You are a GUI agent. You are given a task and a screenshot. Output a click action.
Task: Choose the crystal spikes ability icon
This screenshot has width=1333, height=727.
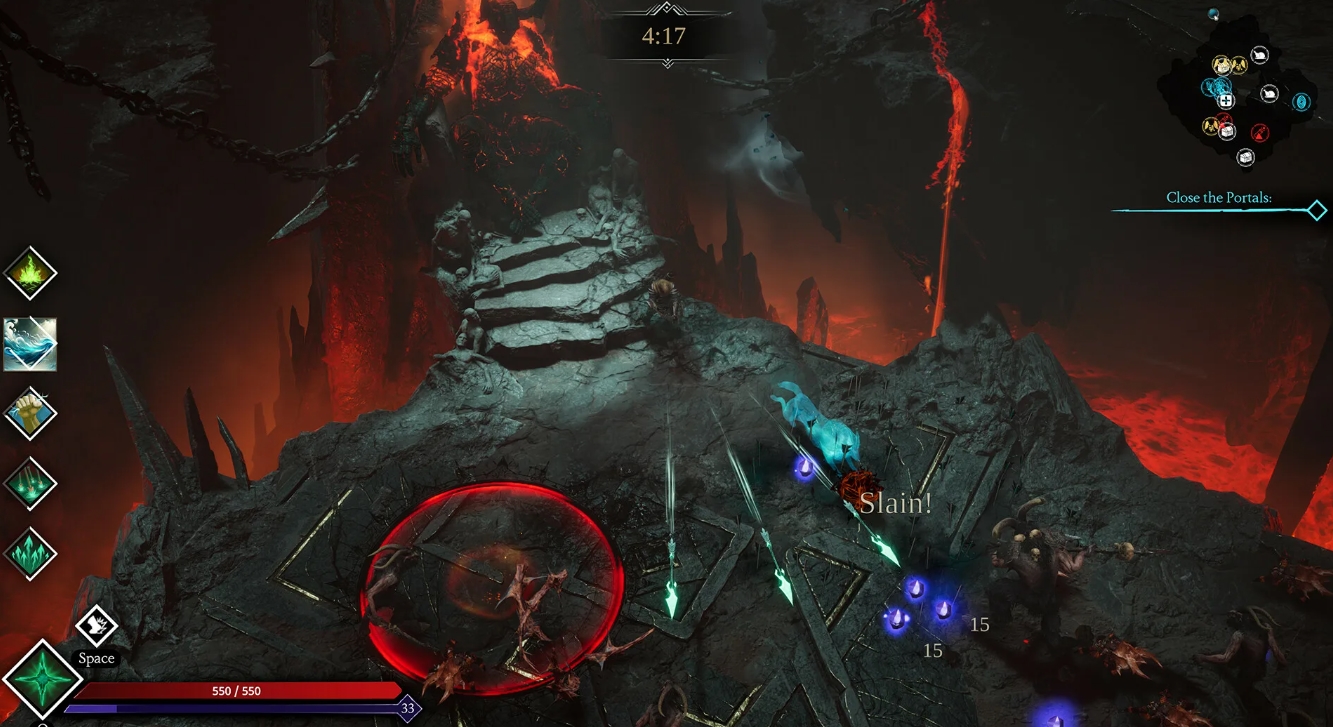[x=30, y=555]
